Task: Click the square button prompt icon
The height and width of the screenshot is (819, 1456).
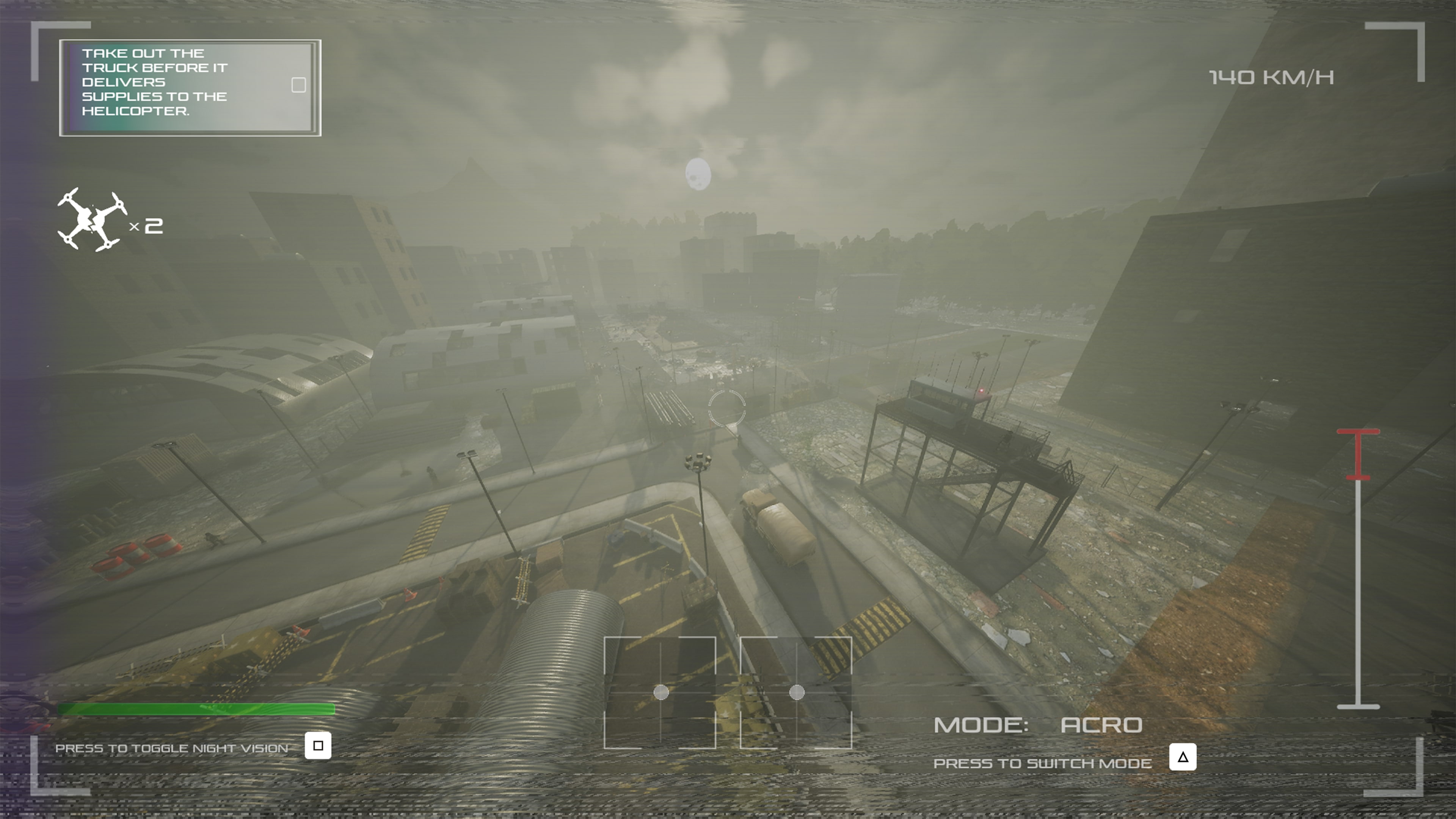Action: [319, 745]
